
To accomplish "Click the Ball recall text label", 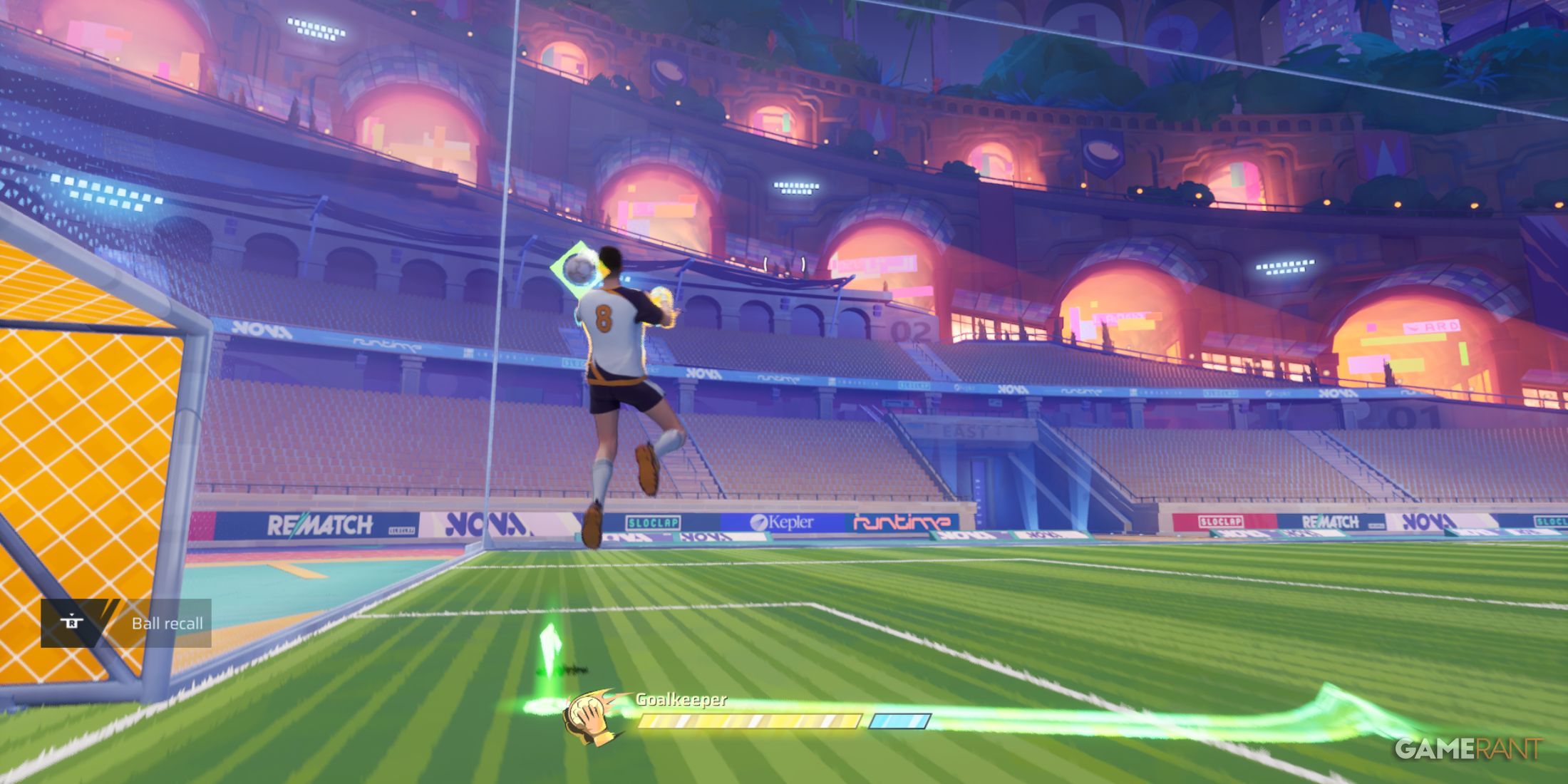I will (x=167, y=622).
